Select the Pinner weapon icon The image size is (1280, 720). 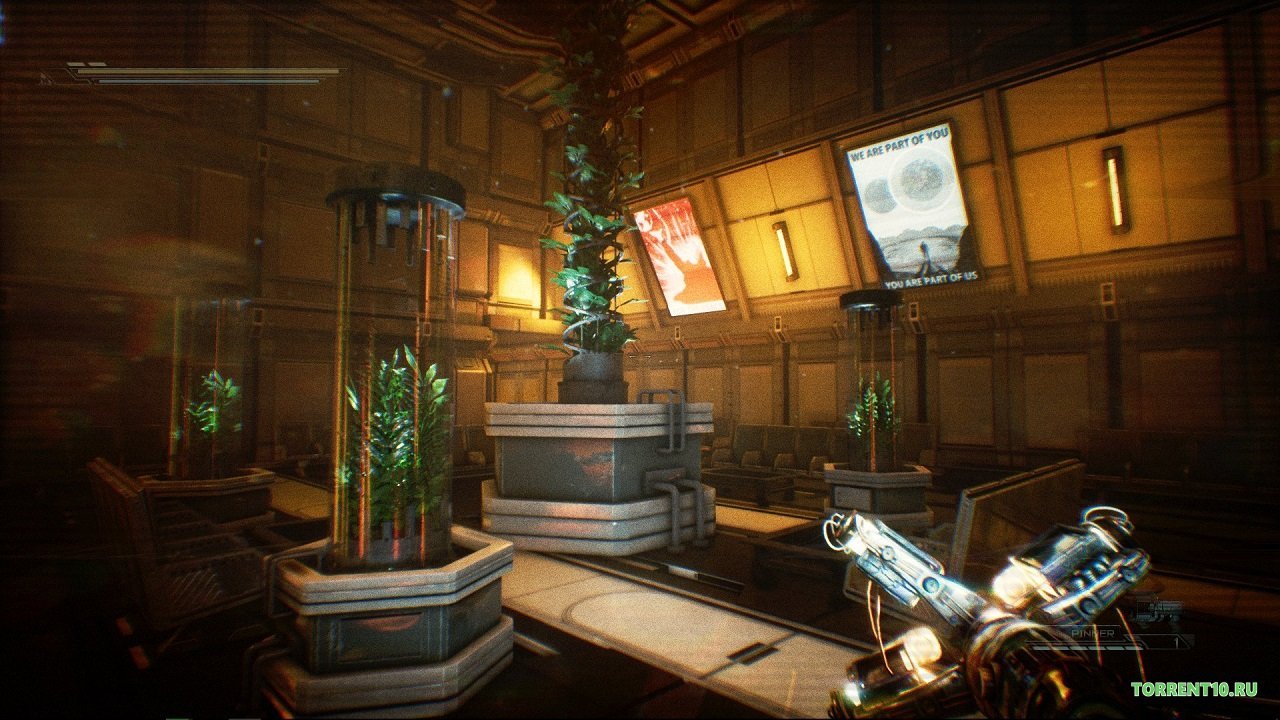(x=1159, y=610)
